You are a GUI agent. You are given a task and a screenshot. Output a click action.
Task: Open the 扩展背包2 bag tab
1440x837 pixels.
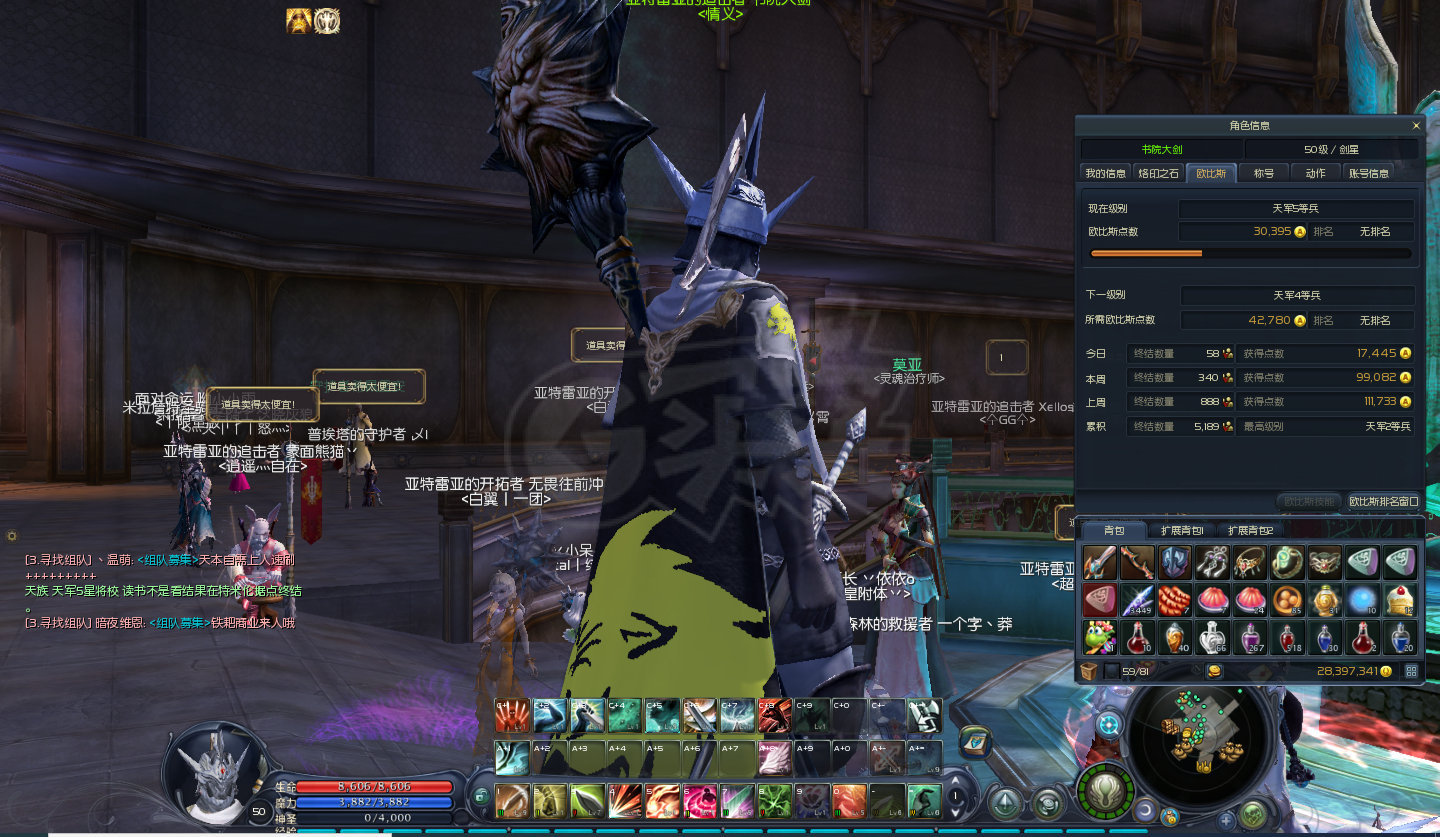point(1250,530)
